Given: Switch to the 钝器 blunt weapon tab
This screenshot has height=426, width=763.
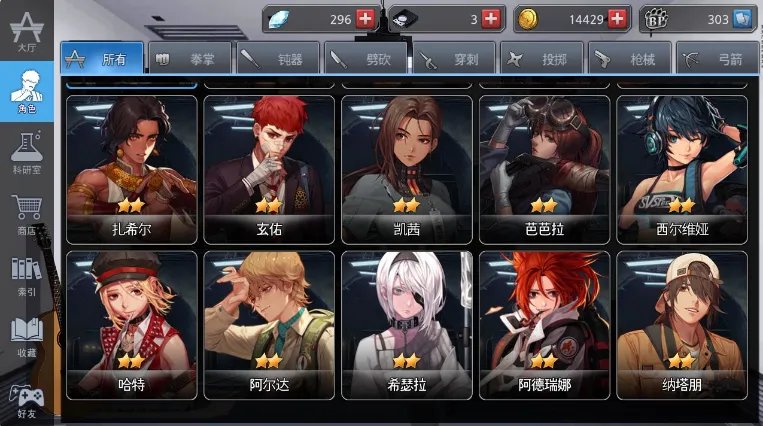Looking at the screenshot, I should pyautogui.click(x=278, y=59).
